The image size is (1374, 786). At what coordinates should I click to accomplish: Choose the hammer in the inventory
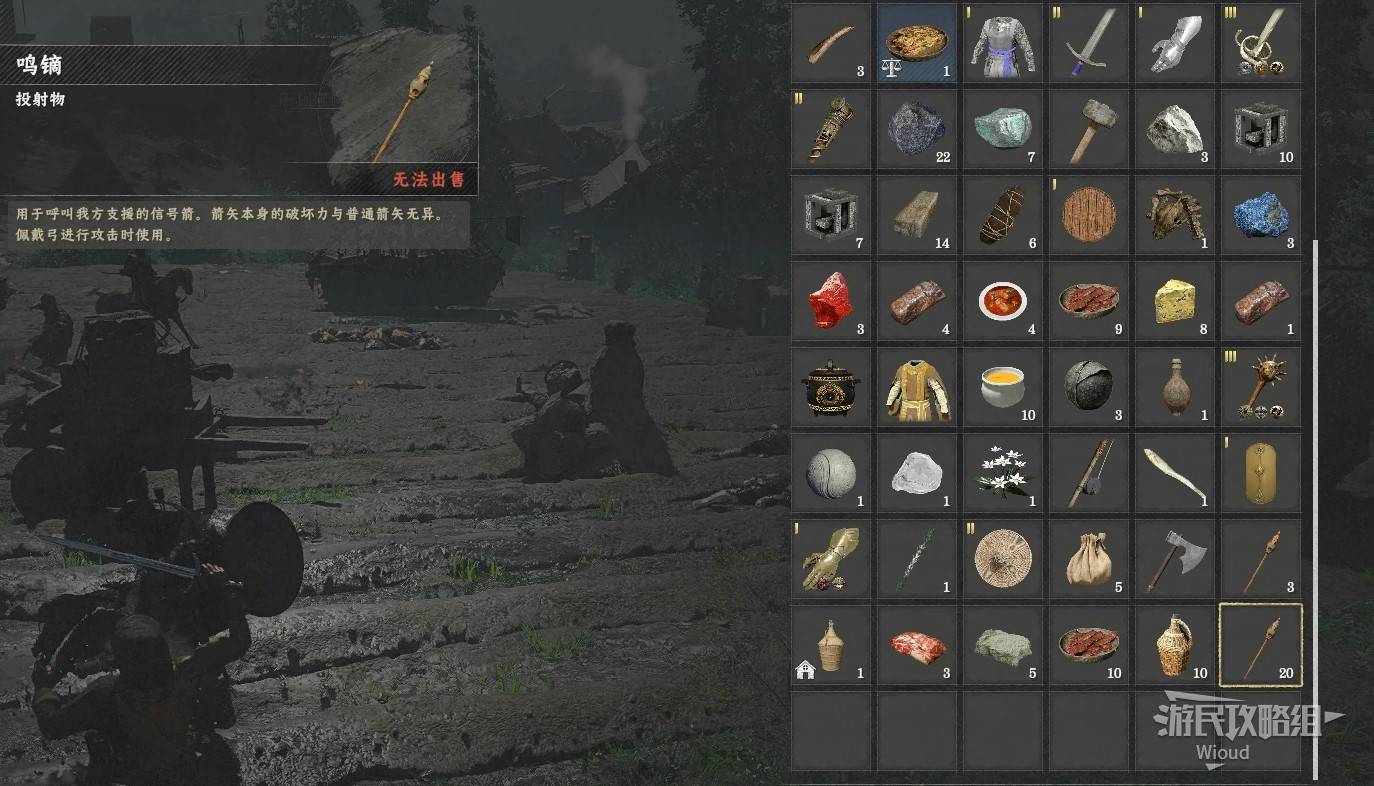coord(1089,129)
